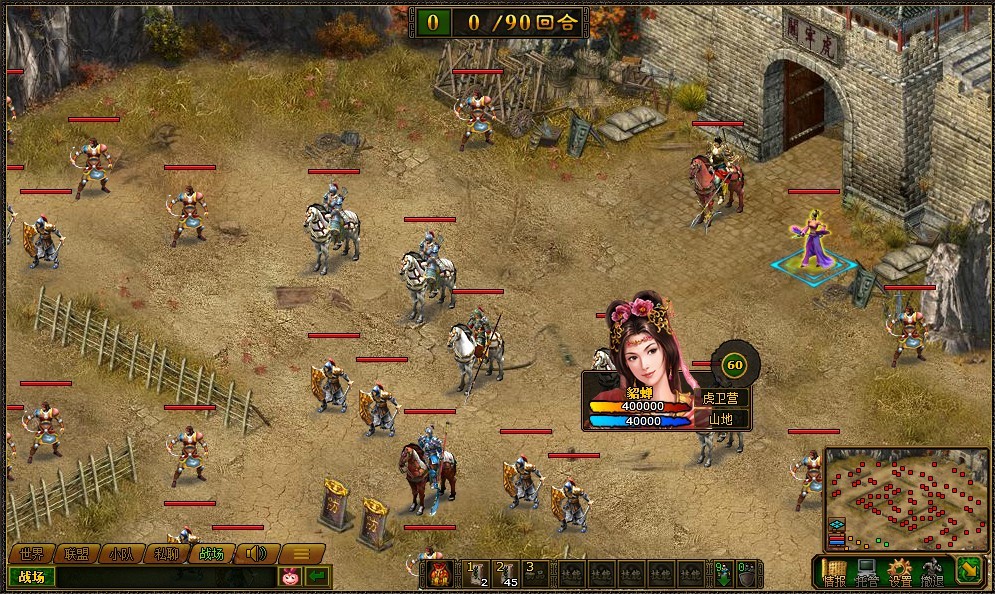The width and height of the screenshot is (995, 594).
Task: Choose the 战场 chat tab
Action: click(211, 553)
